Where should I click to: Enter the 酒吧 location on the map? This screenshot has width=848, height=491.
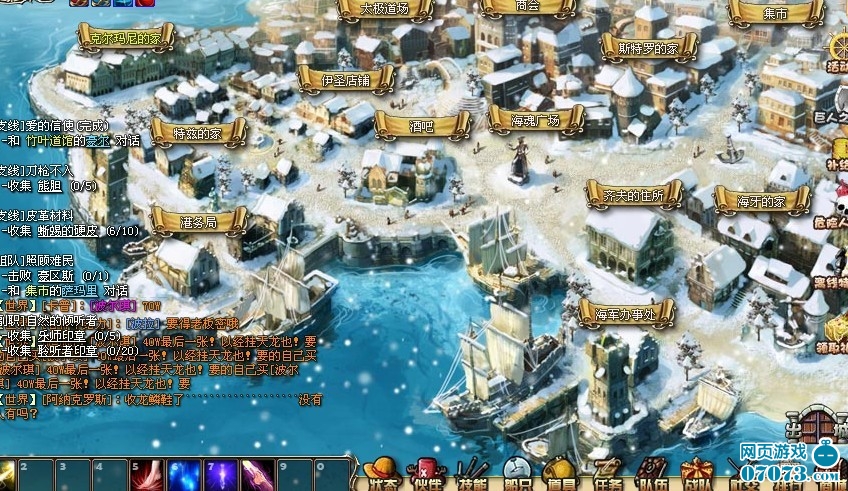click(421, 126)
